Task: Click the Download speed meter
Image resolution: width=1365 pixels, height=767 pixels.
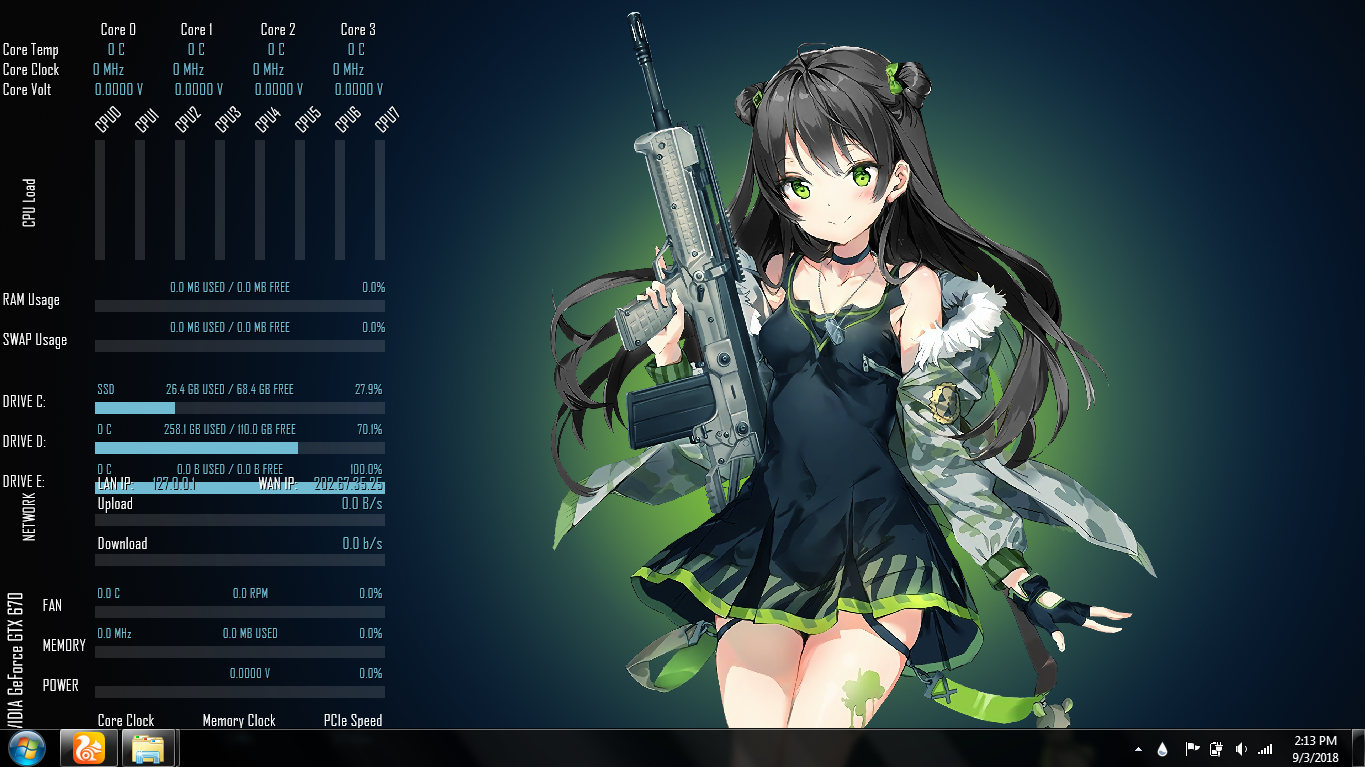Action: (240, 560)
